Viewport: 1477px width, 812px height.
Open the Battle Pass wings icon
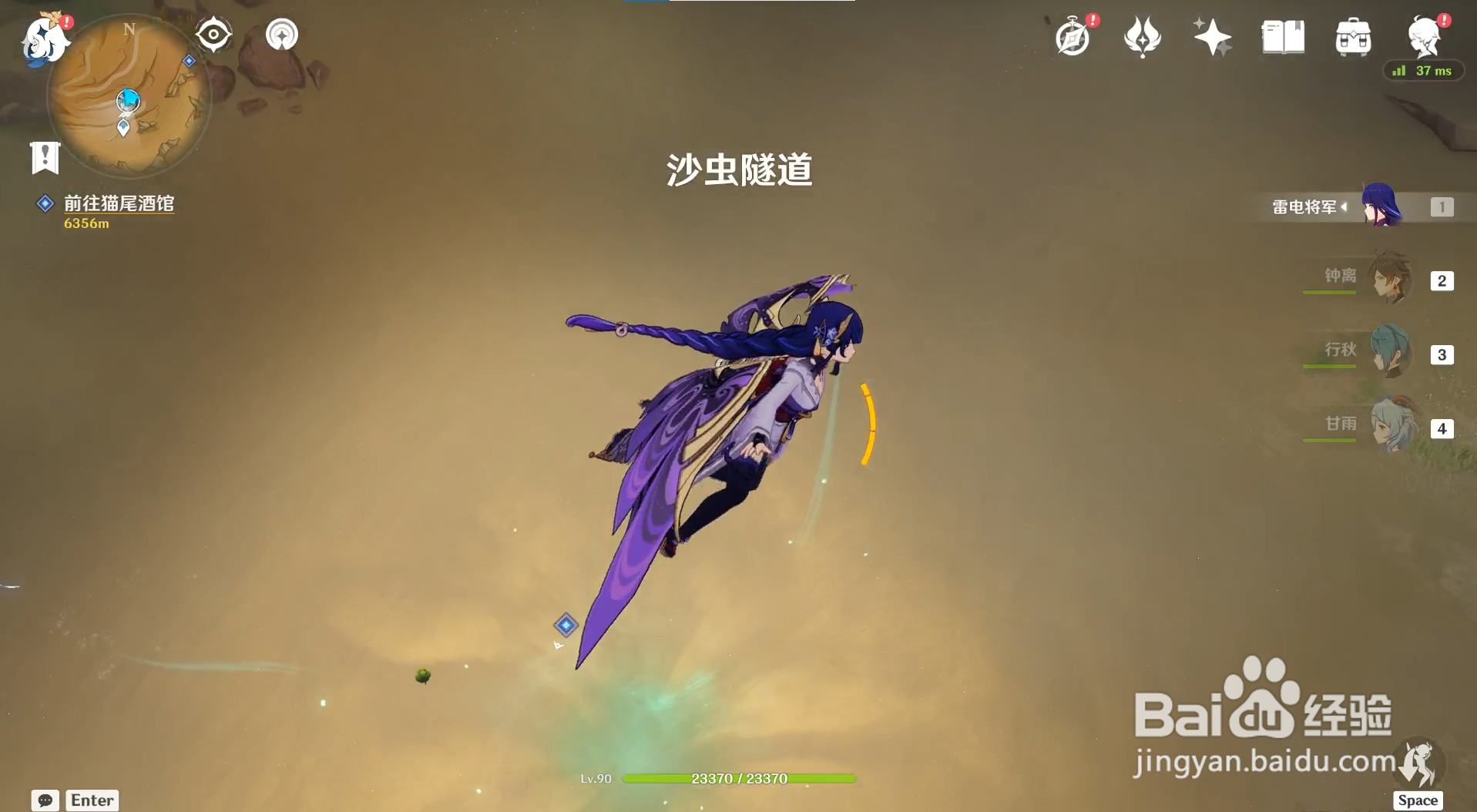point(1142,35)
